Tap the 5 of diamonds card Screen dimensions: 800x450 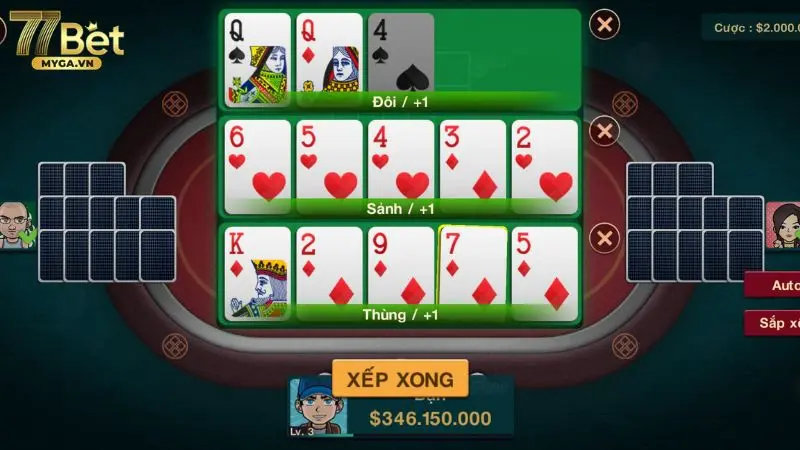point(545,270)
